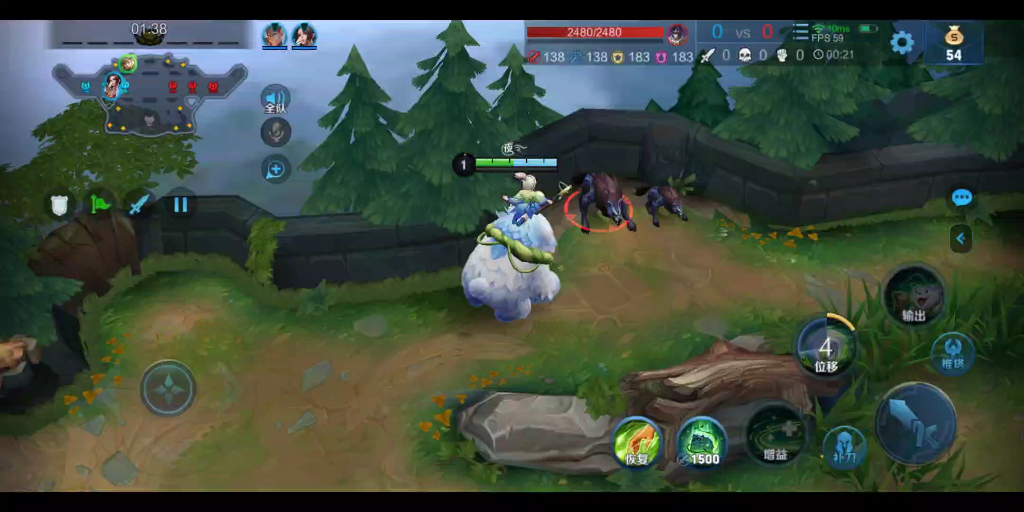Open the gold shop with 54 coins

(953, 43)
